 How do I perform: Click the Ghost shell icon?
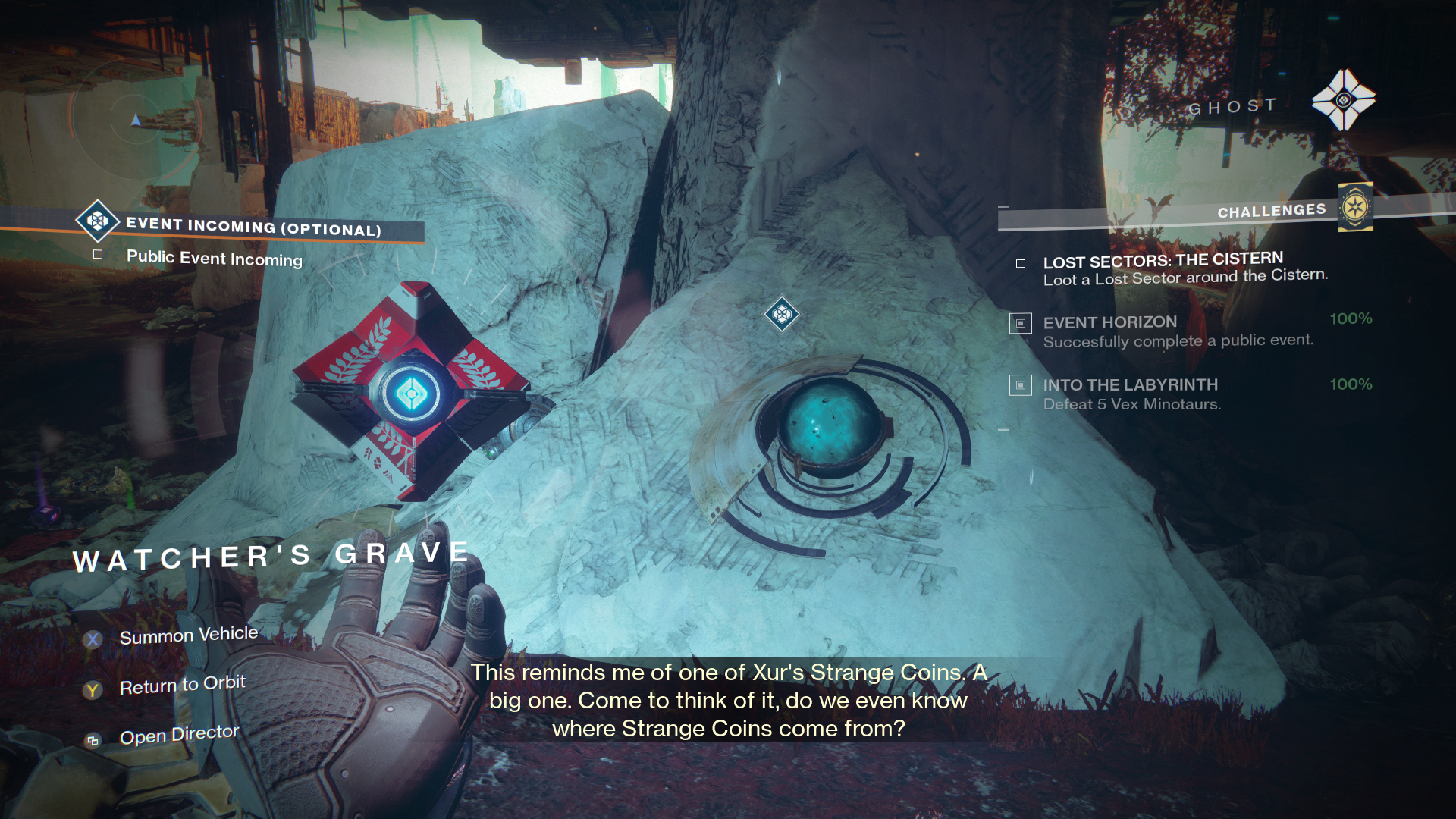click(1344, 100)
